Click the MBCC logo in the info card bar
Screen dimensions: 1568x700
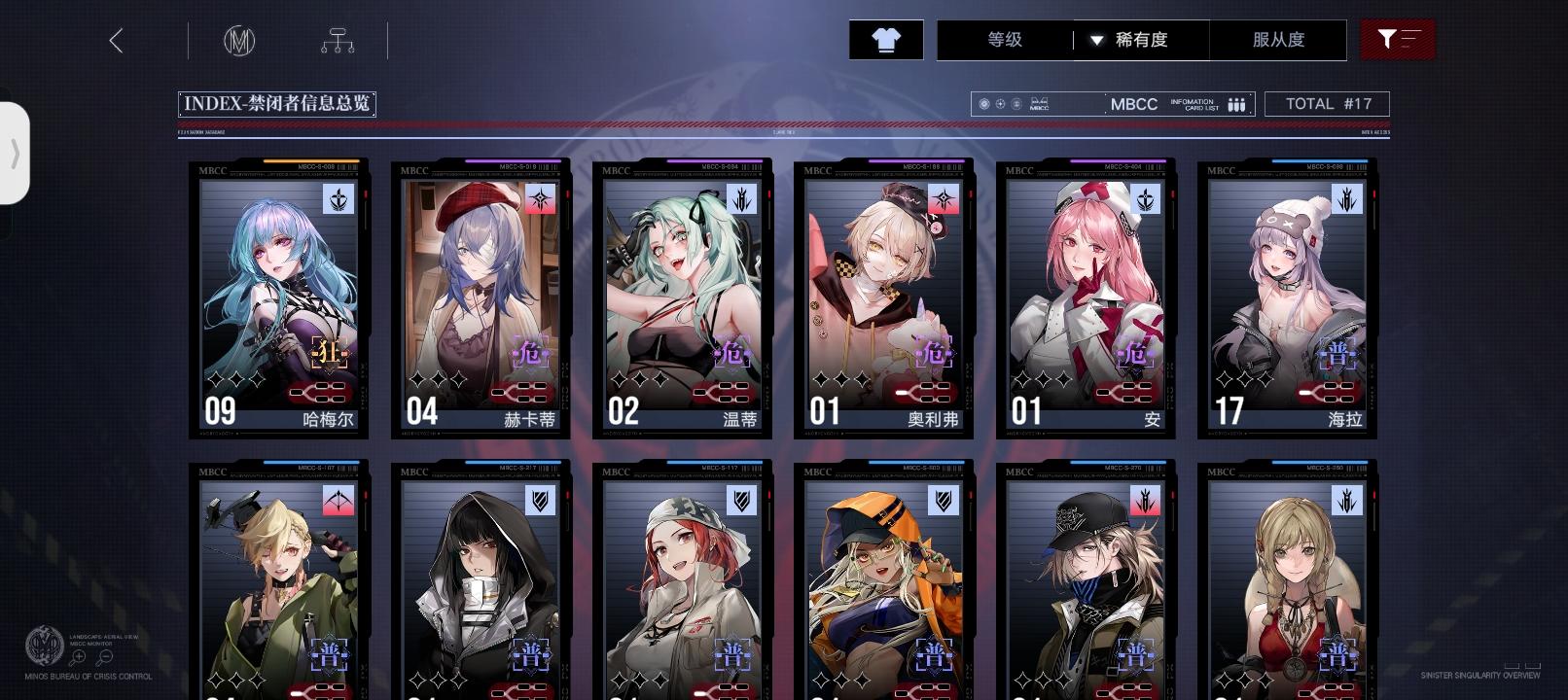coord(1134,103)
